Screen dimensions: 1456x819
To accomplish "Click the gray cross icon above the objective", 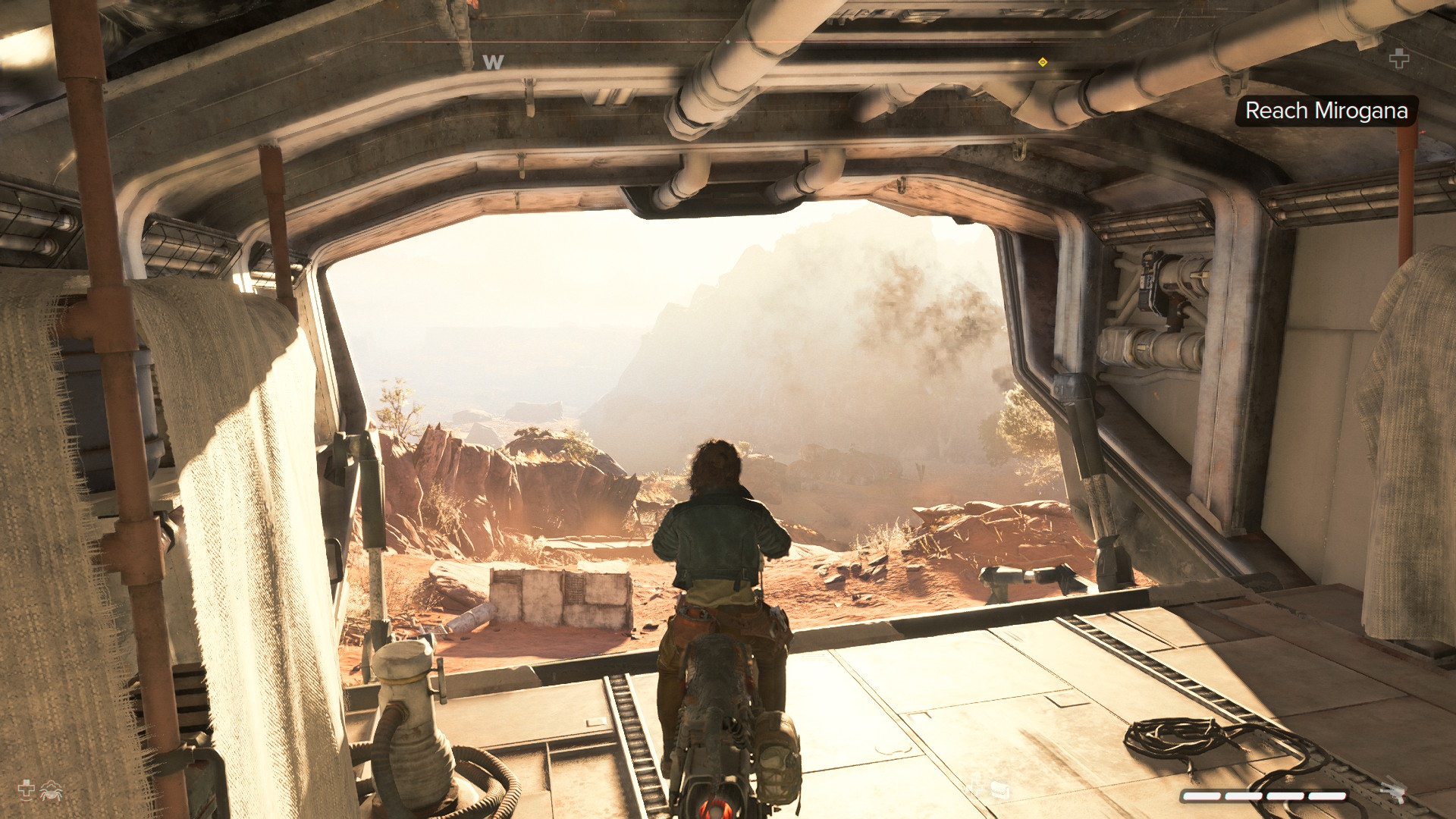I will (x=1399, y=58).
